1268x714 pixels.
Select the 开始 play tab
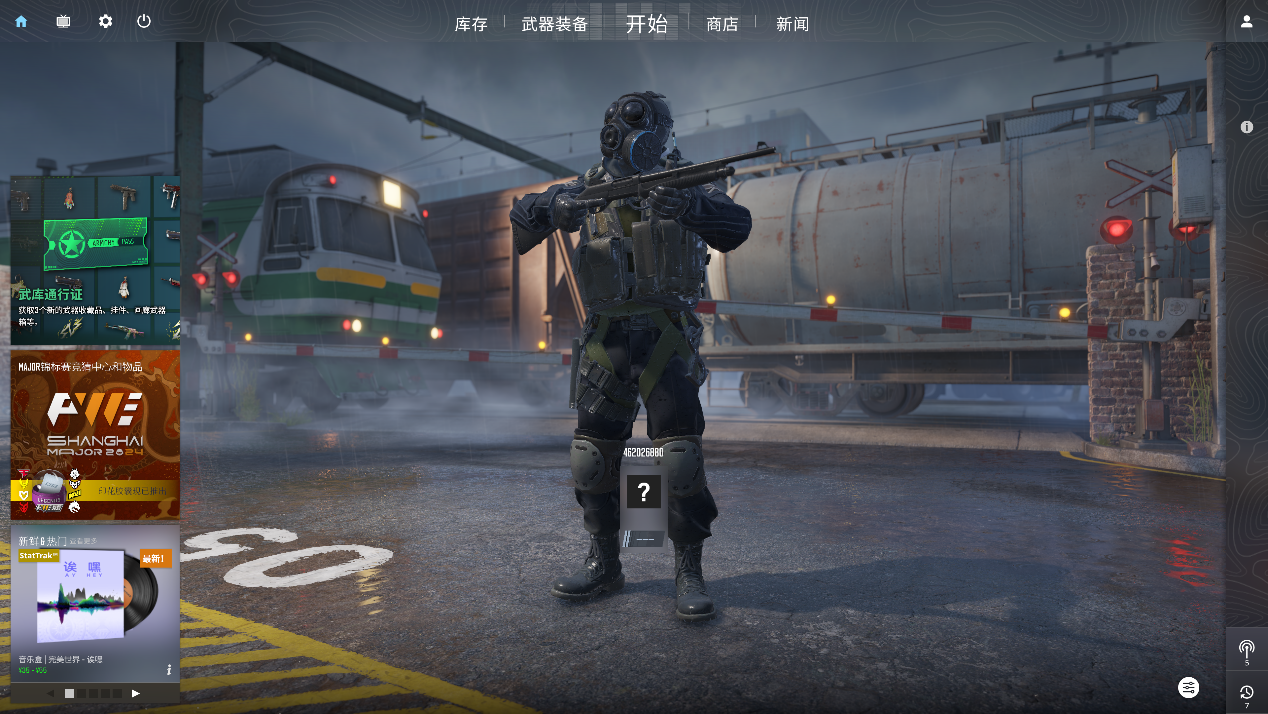pyautogui.click(x=646, y=24)
